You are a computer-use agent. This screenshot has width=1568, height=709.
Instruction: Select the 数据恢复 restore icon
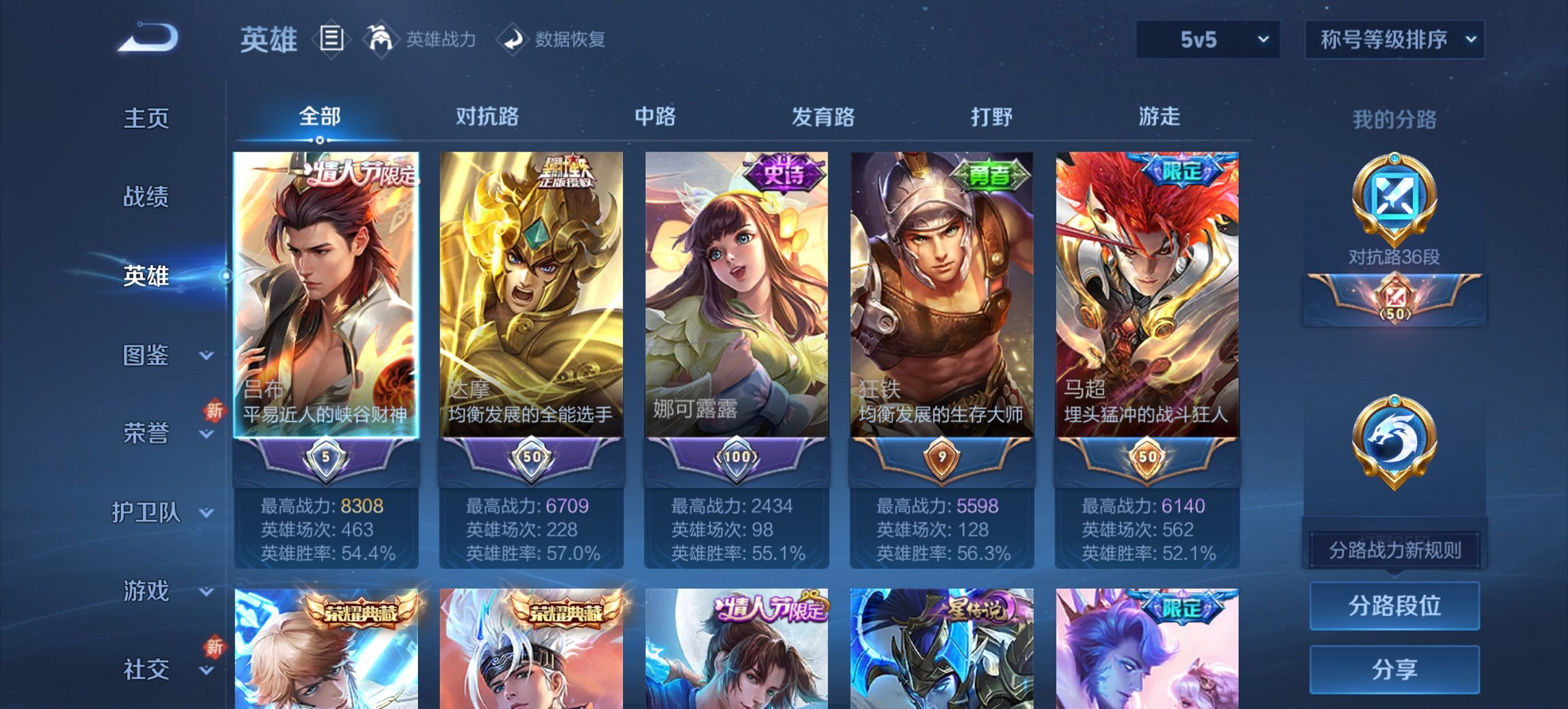(x=514, y=39)
